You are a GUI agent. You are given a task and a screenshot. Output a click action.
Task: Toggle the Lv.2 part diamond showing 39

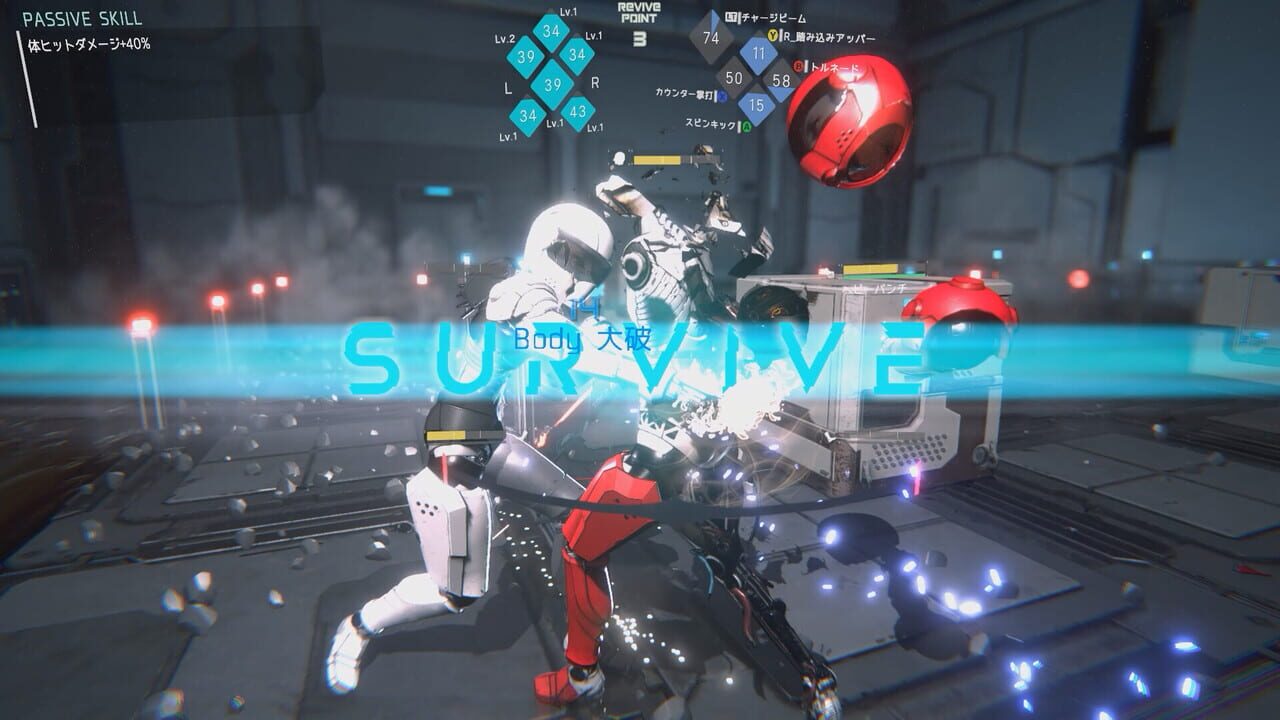528,56
